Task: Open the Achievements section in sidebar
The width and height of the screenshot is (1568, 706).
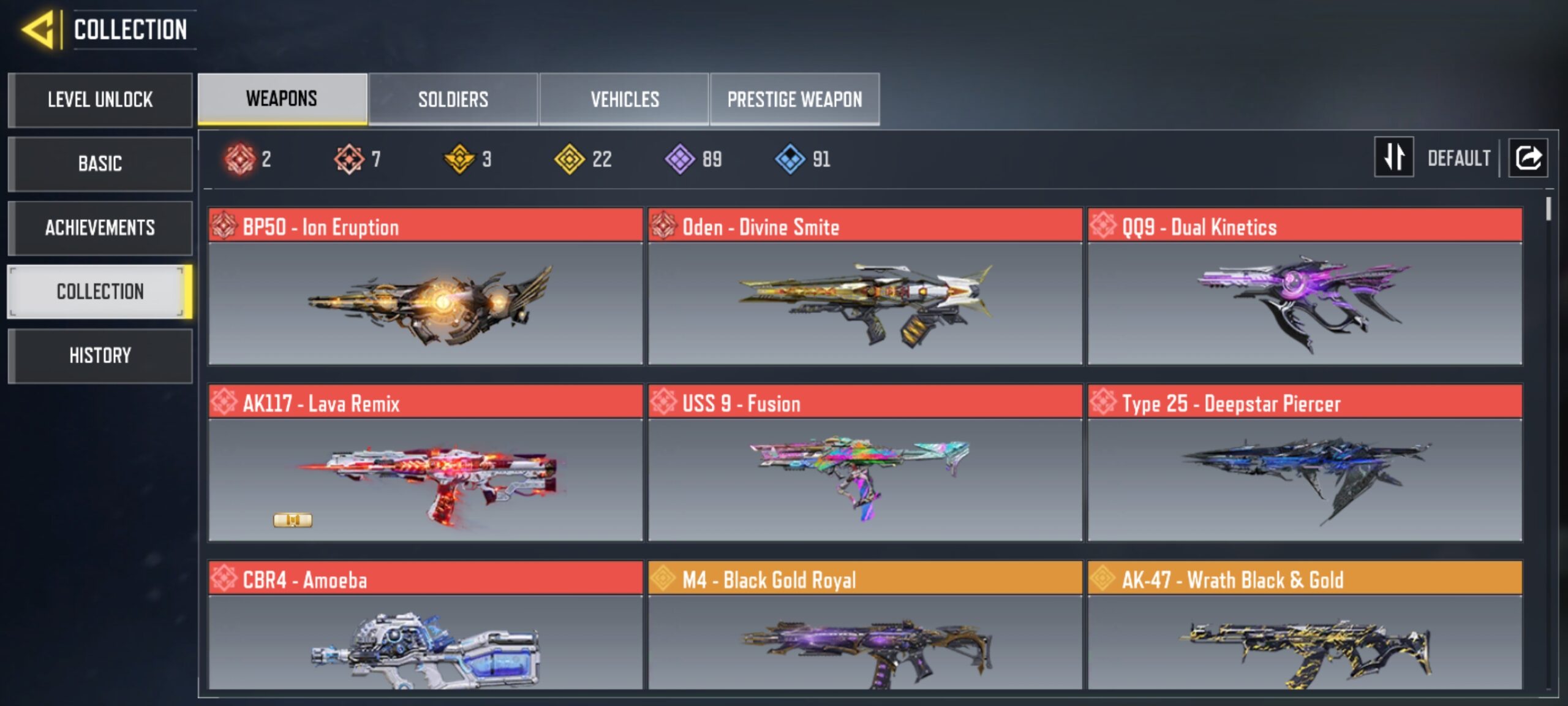Action: [100, 227]
